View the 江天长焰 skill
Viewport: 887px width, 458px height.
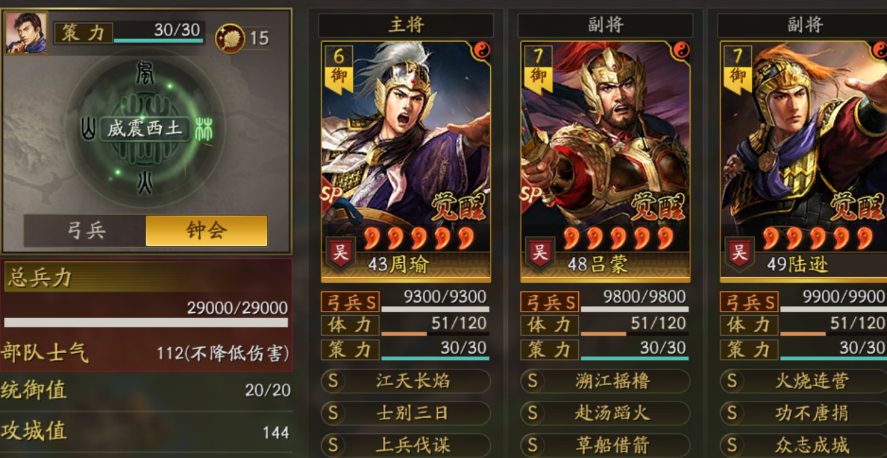tap(405, 381)
